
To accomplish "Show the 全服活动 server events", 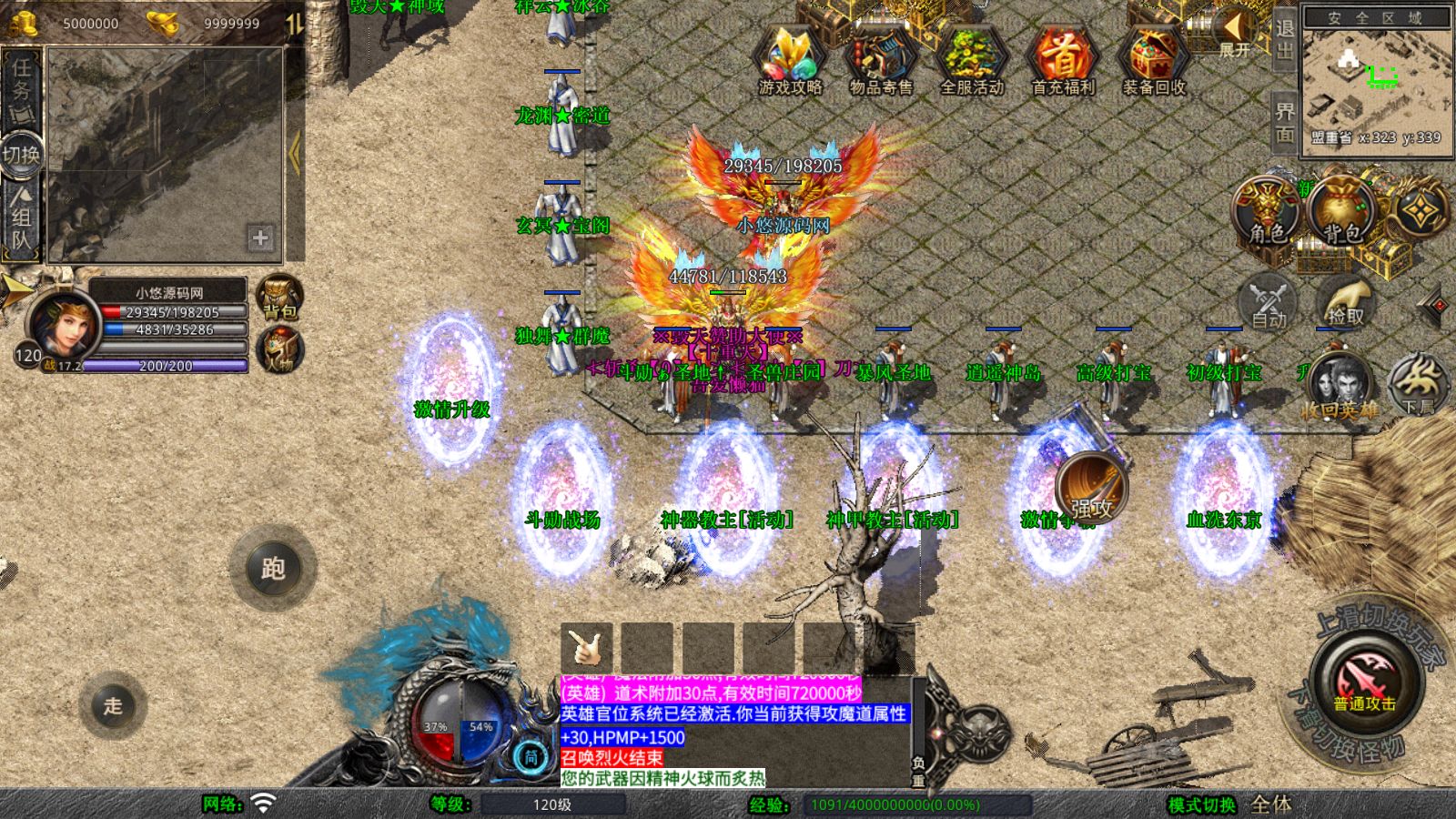I will [972, 59].
